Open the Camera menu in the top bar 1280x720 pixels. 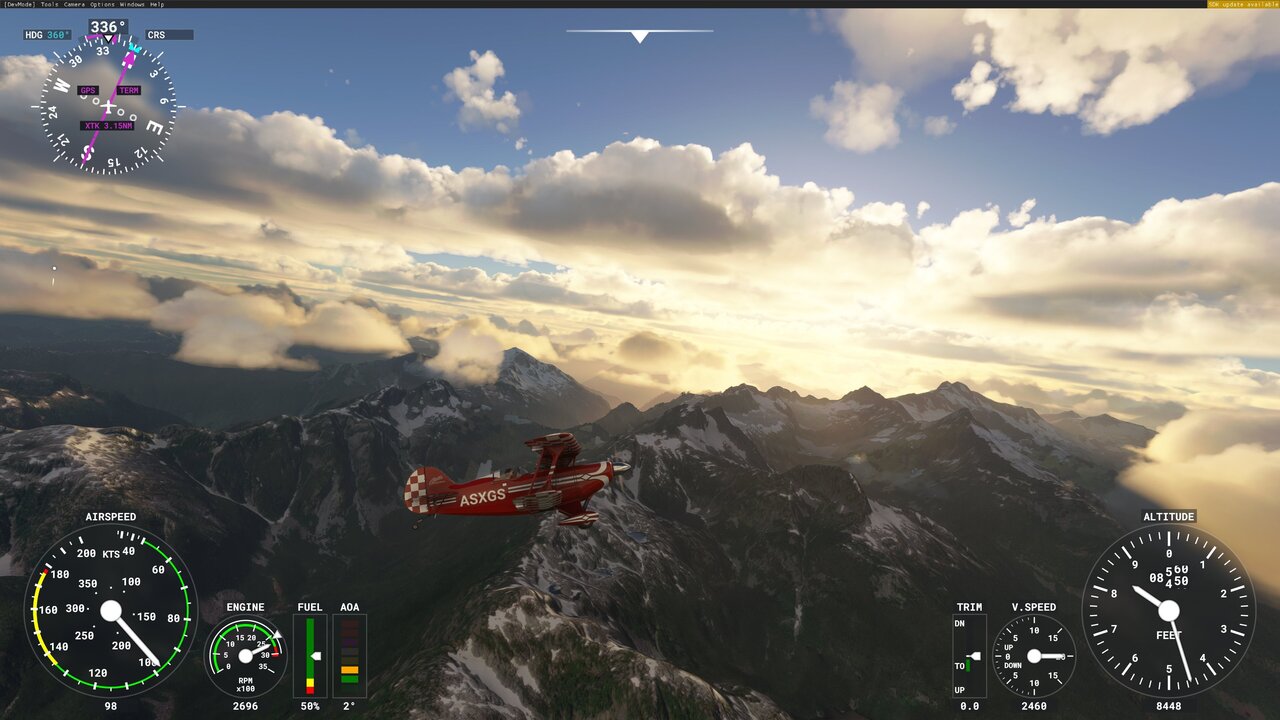click(75, 4)
